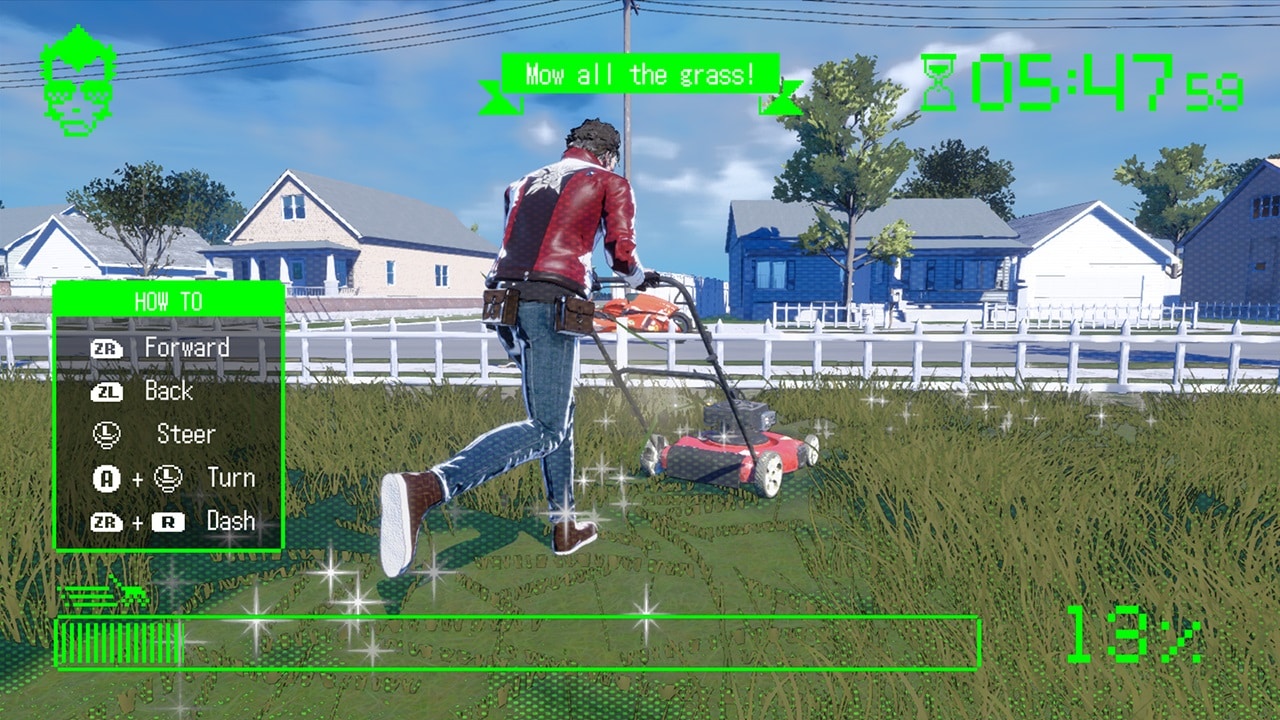Select the Dash control entry
The width and height of the screenshot is (1280, 720).
231,520
